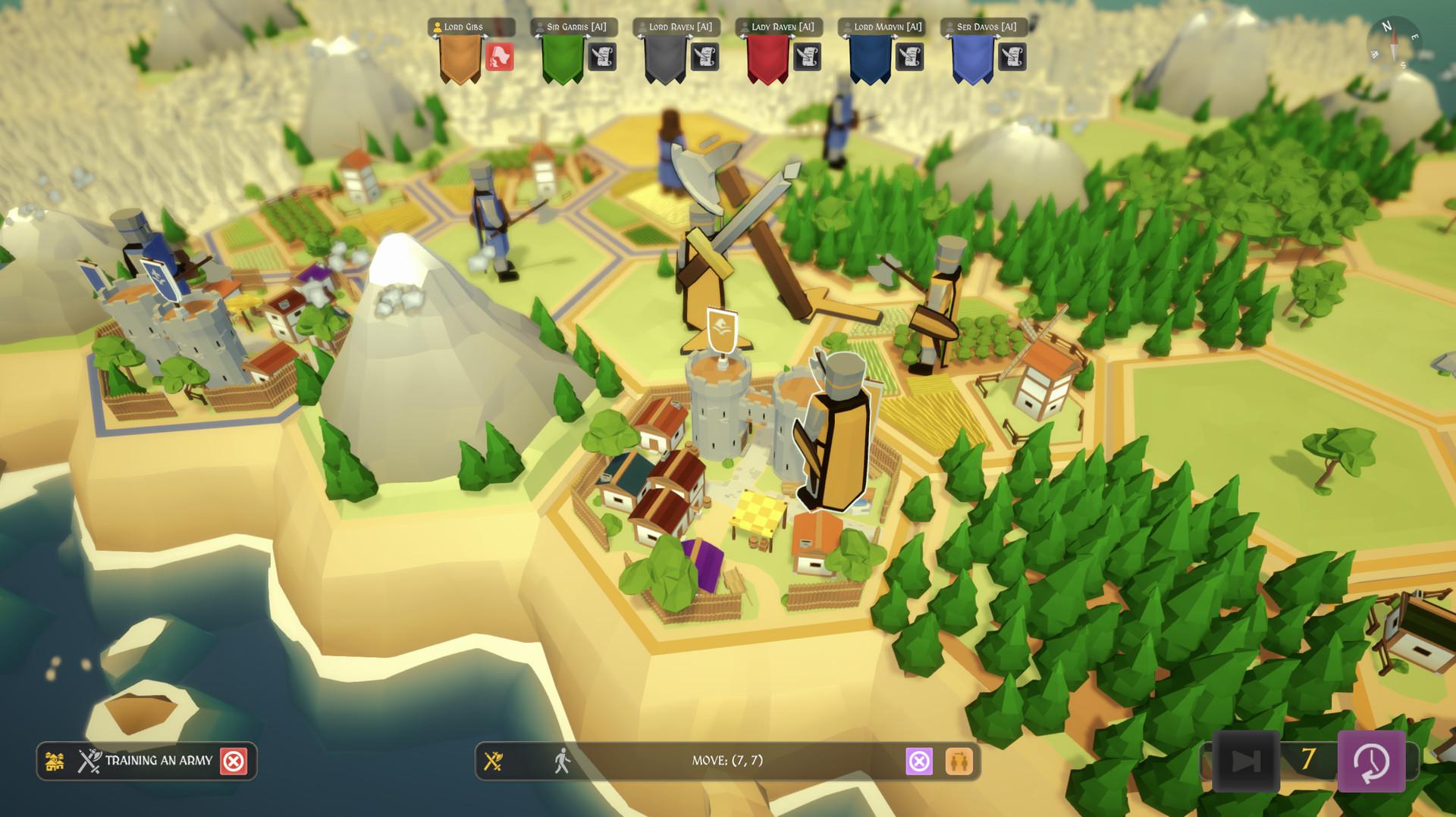Cancel training an army
The height and width of the screenshot is (817, 1456).
click(234, 761)
